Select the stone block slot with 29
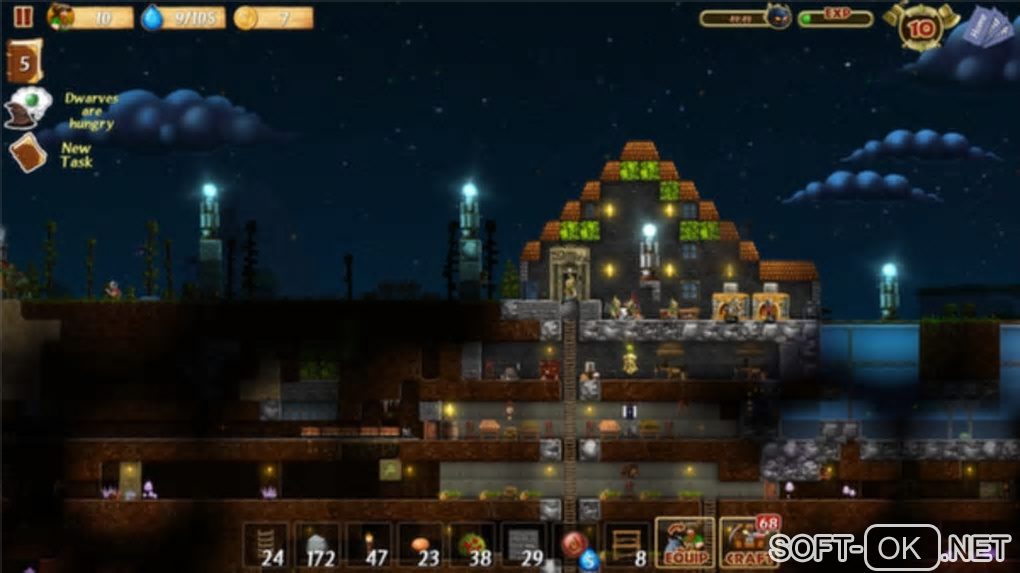 click(524, 544)
